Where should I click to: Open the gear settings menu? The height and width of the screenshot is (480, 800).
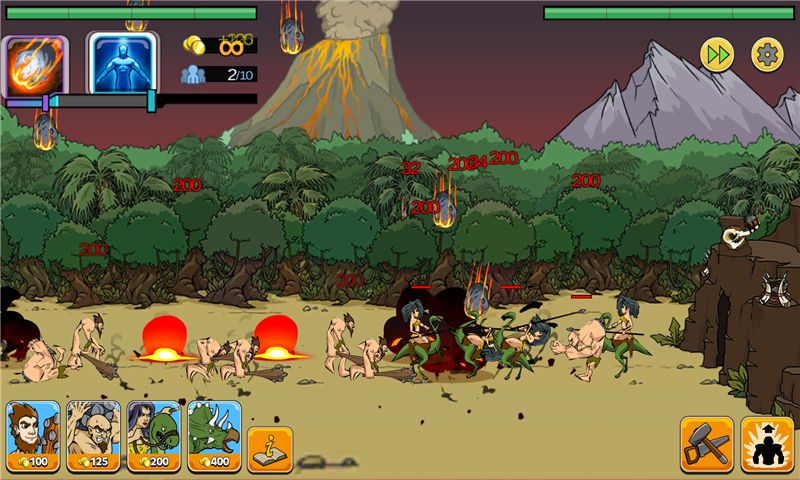[x=767, y=54]
